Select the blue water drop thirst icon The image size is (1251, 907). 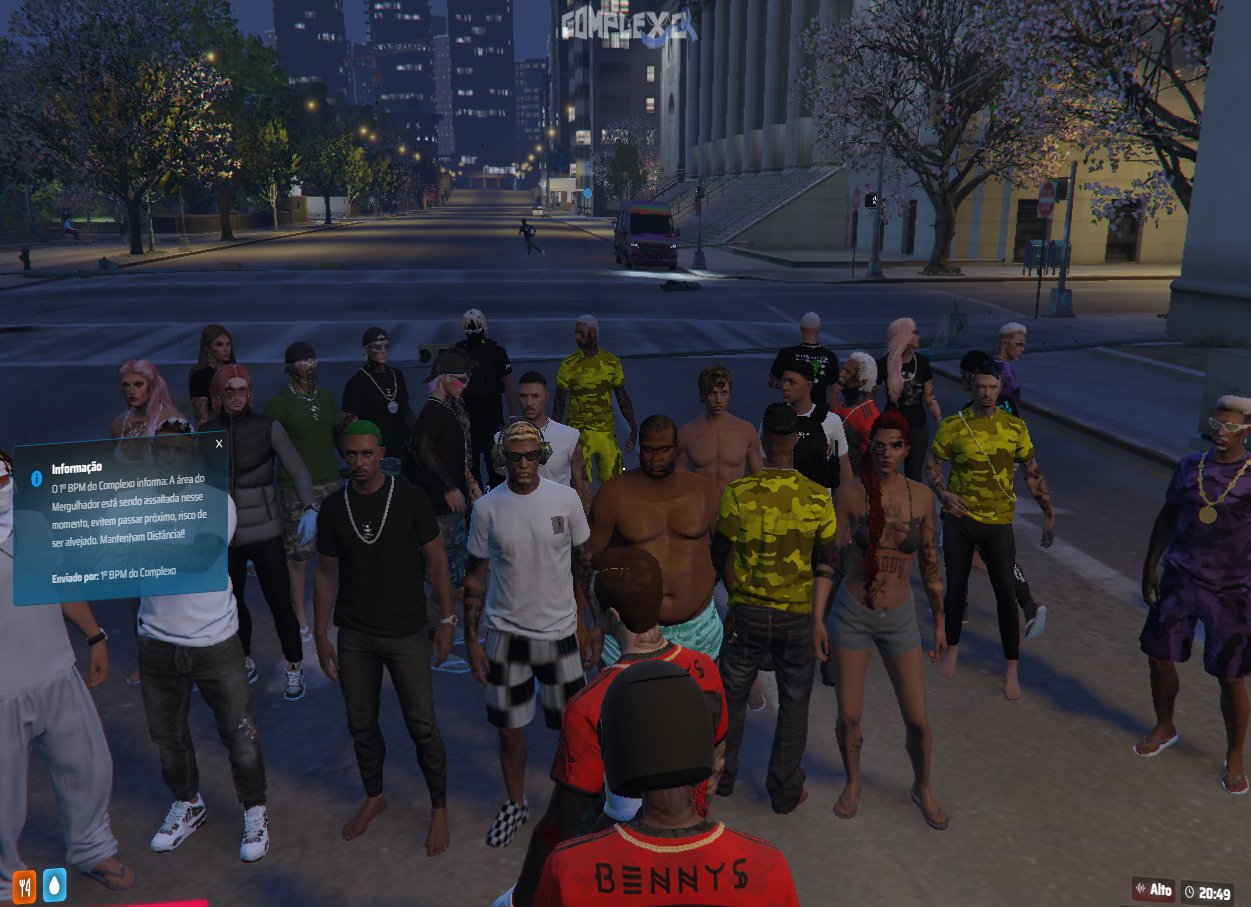(53, 885)
